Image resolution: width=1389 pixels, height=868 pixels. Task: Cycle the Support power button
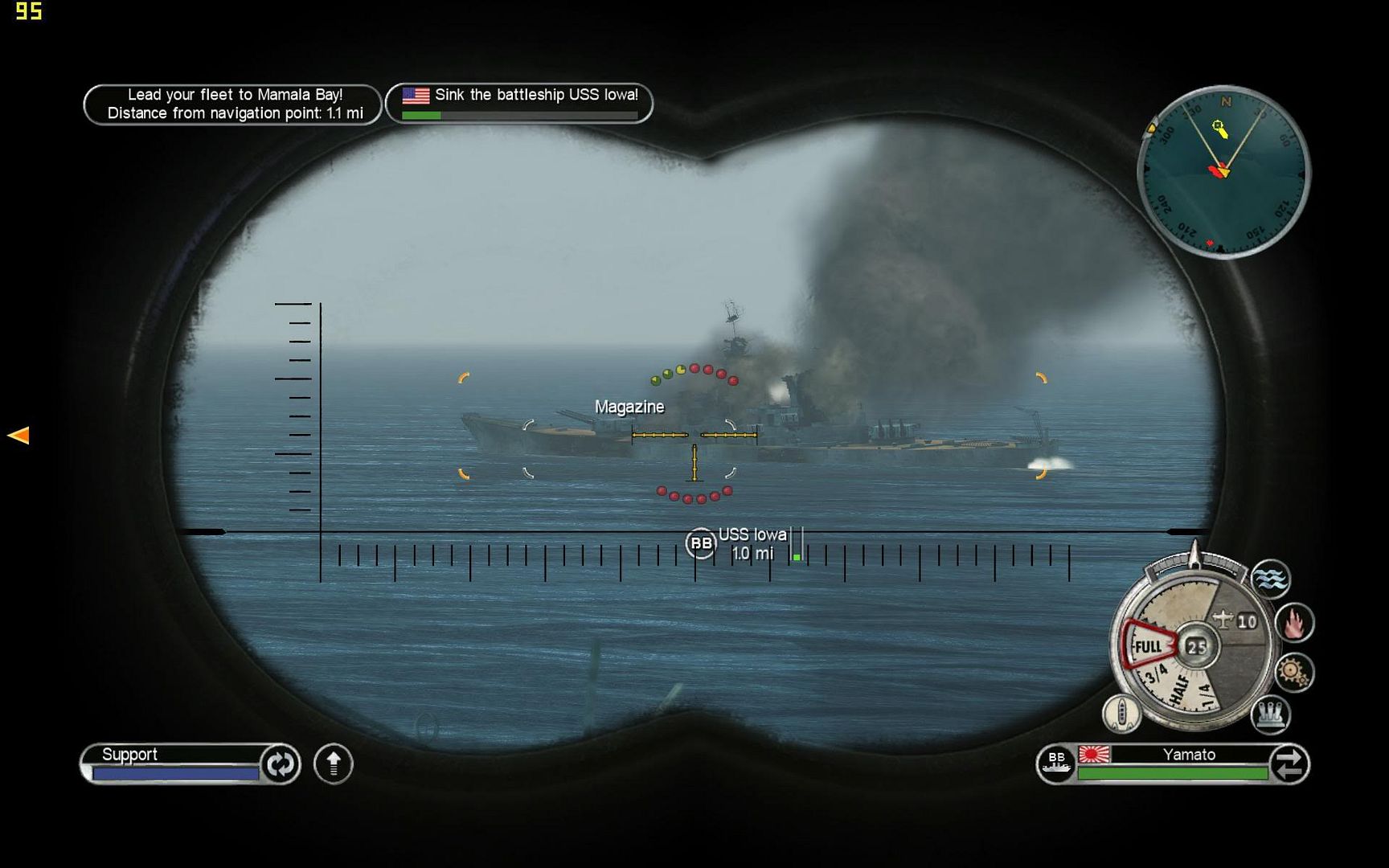point(280,764)
